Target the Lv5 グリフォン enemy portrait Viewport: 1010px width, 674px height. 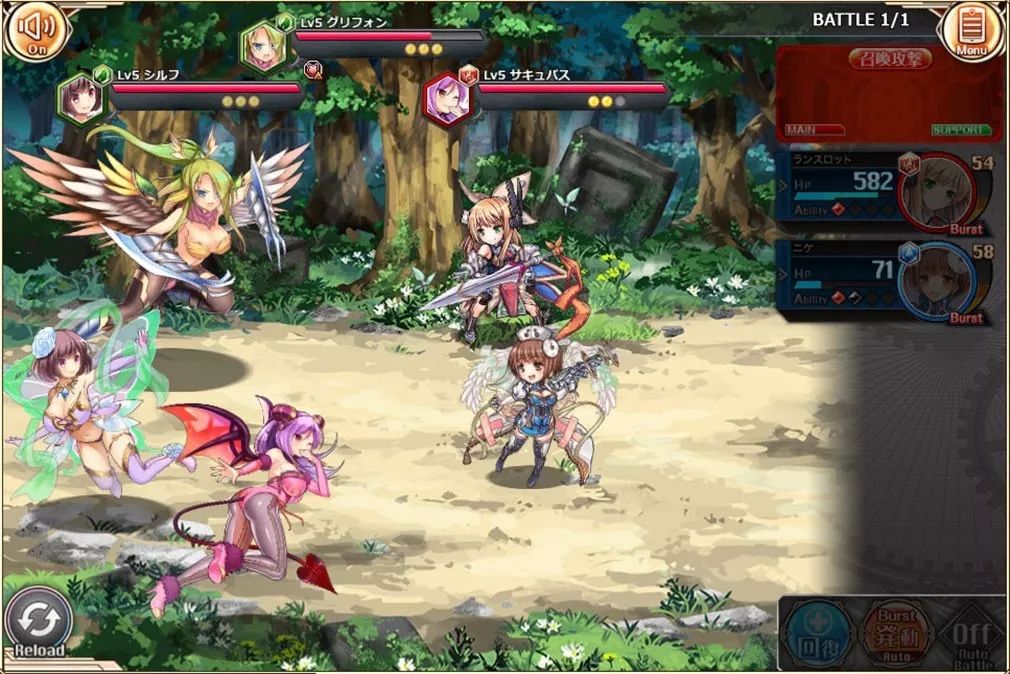(264, 47)
